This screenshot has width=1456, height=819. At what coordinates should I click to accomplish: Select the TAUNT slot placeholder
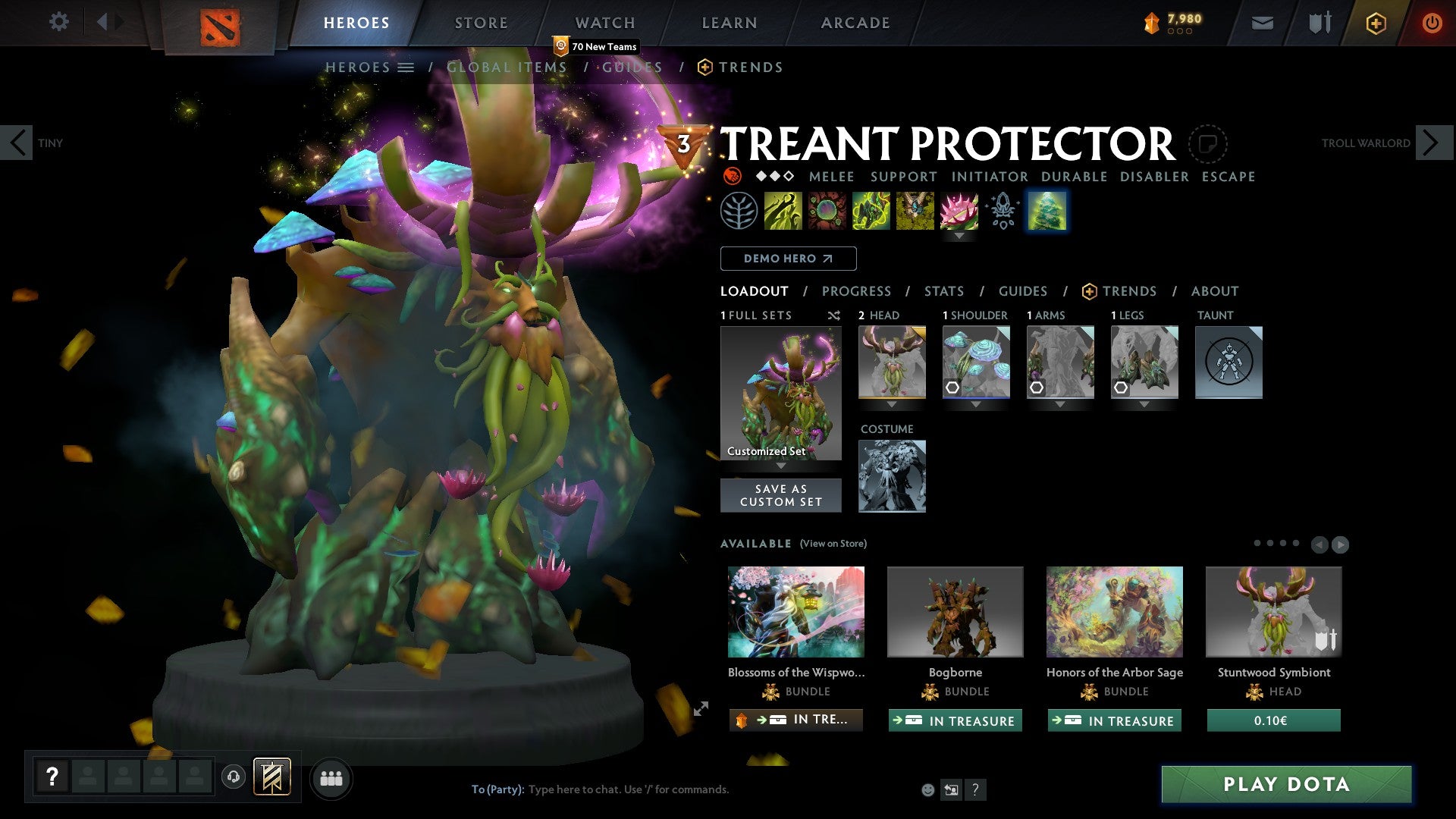click(1228, 362)
